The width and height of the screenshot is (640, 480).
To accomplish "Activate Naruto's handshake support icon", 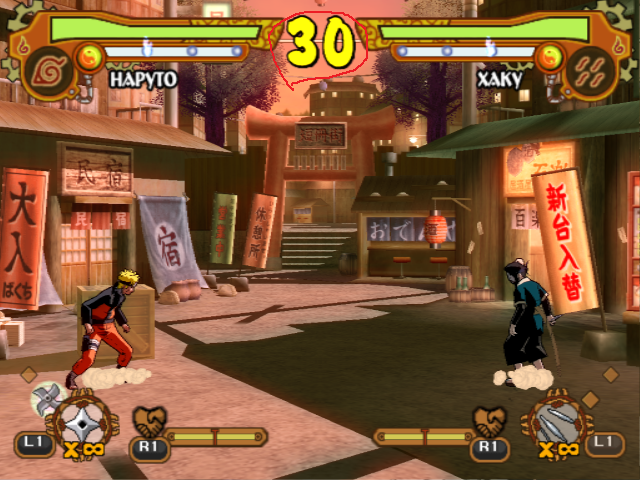I will click(x=150, y=420).
